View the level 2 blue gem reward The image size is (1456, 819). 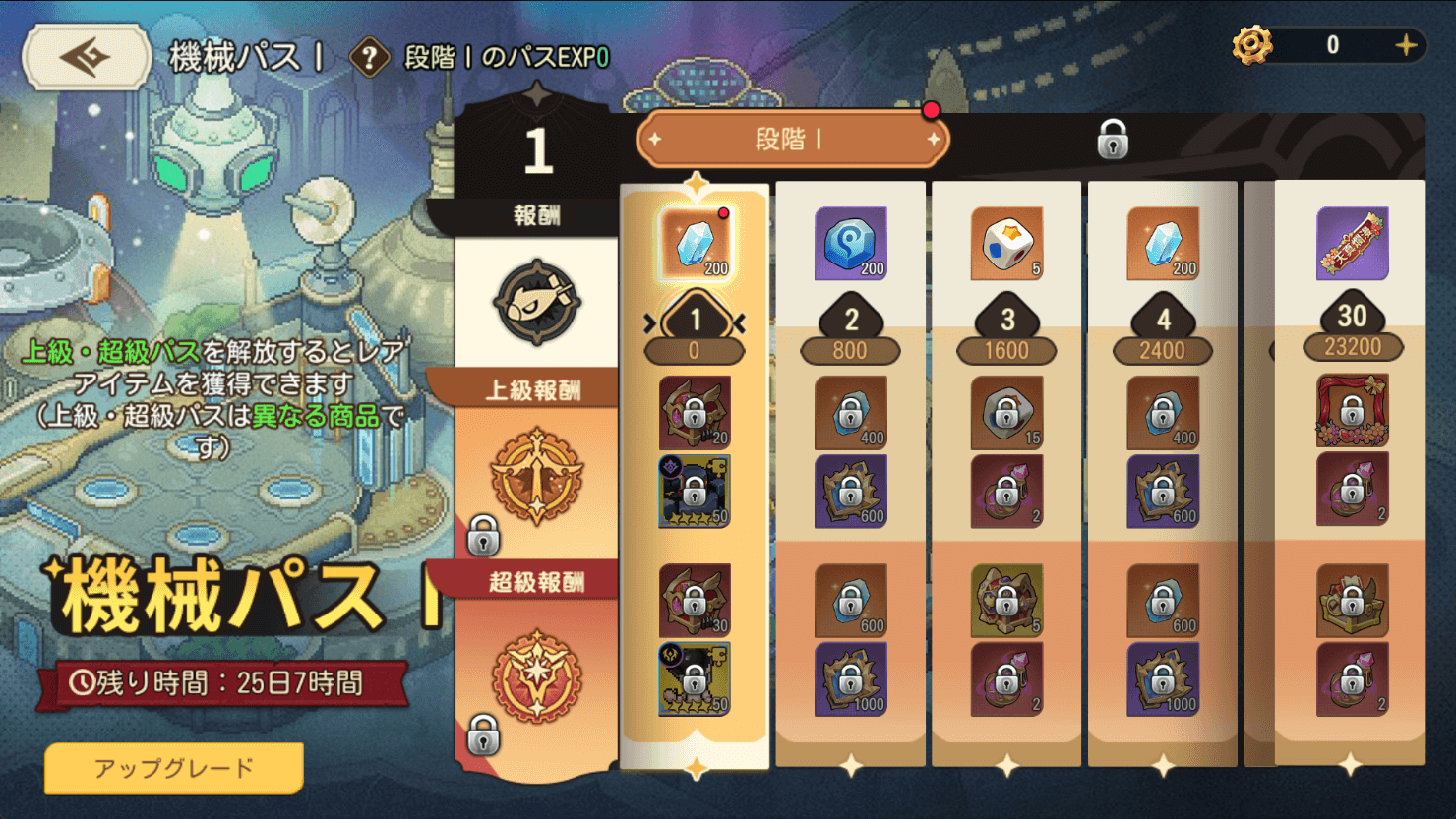pyautogui.click(x=851, y=244)
